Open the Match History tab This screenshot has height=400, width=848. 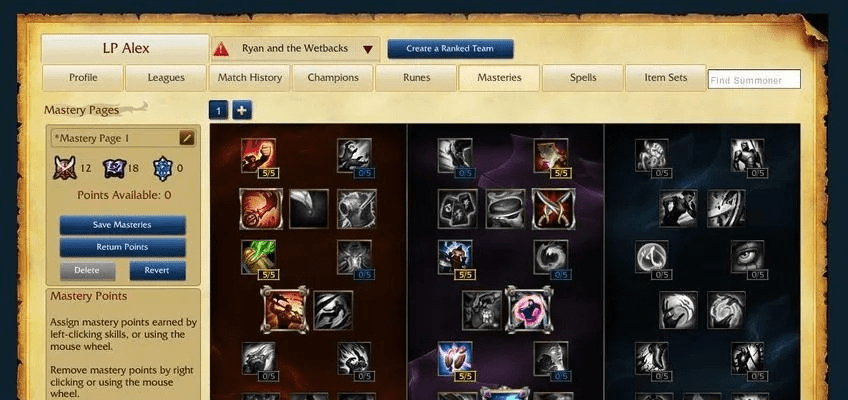tap(249, 78)
